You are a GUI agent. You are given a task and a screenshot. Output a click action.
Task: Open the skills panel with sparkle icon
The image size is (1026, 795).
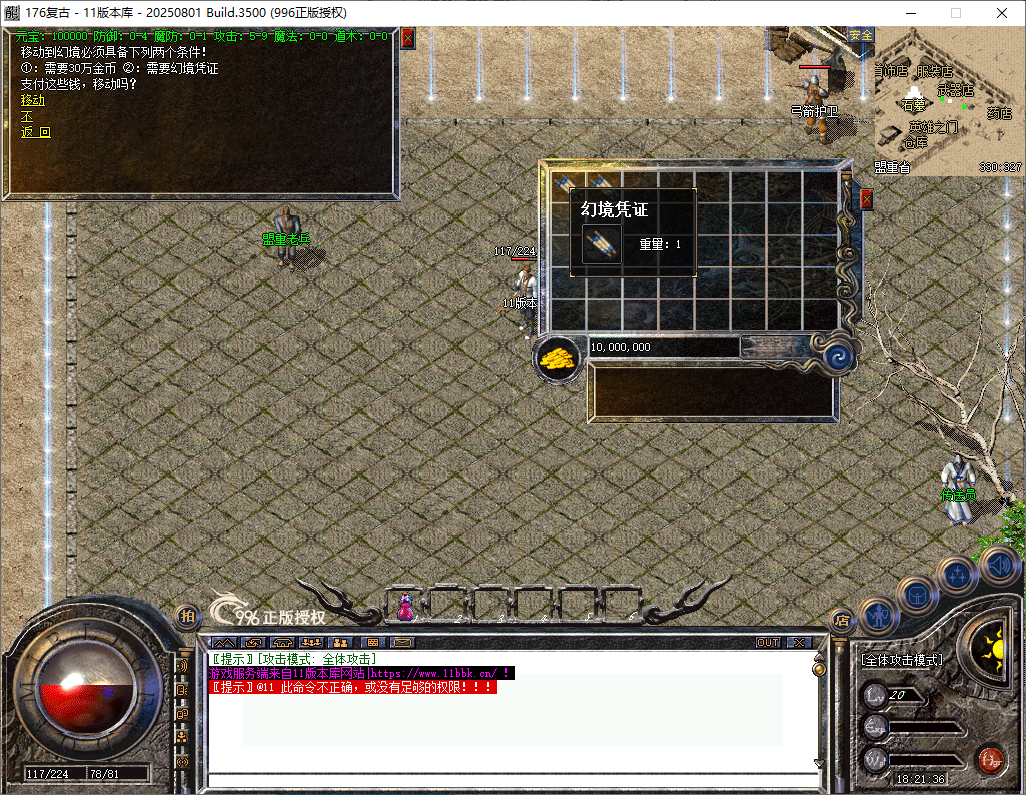pos(959,575)
